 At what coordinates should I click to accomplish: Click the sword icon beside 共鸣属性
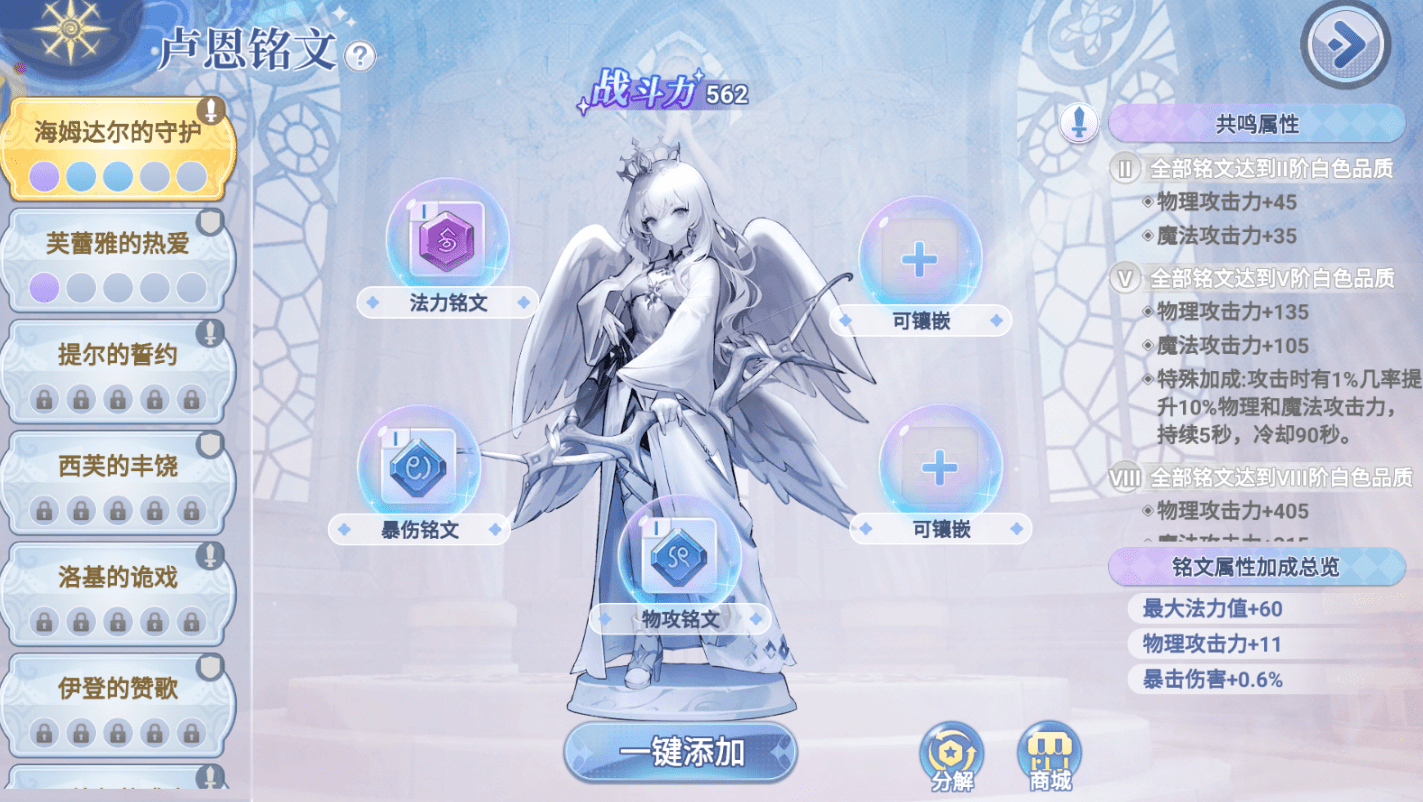pos(1079,124)
